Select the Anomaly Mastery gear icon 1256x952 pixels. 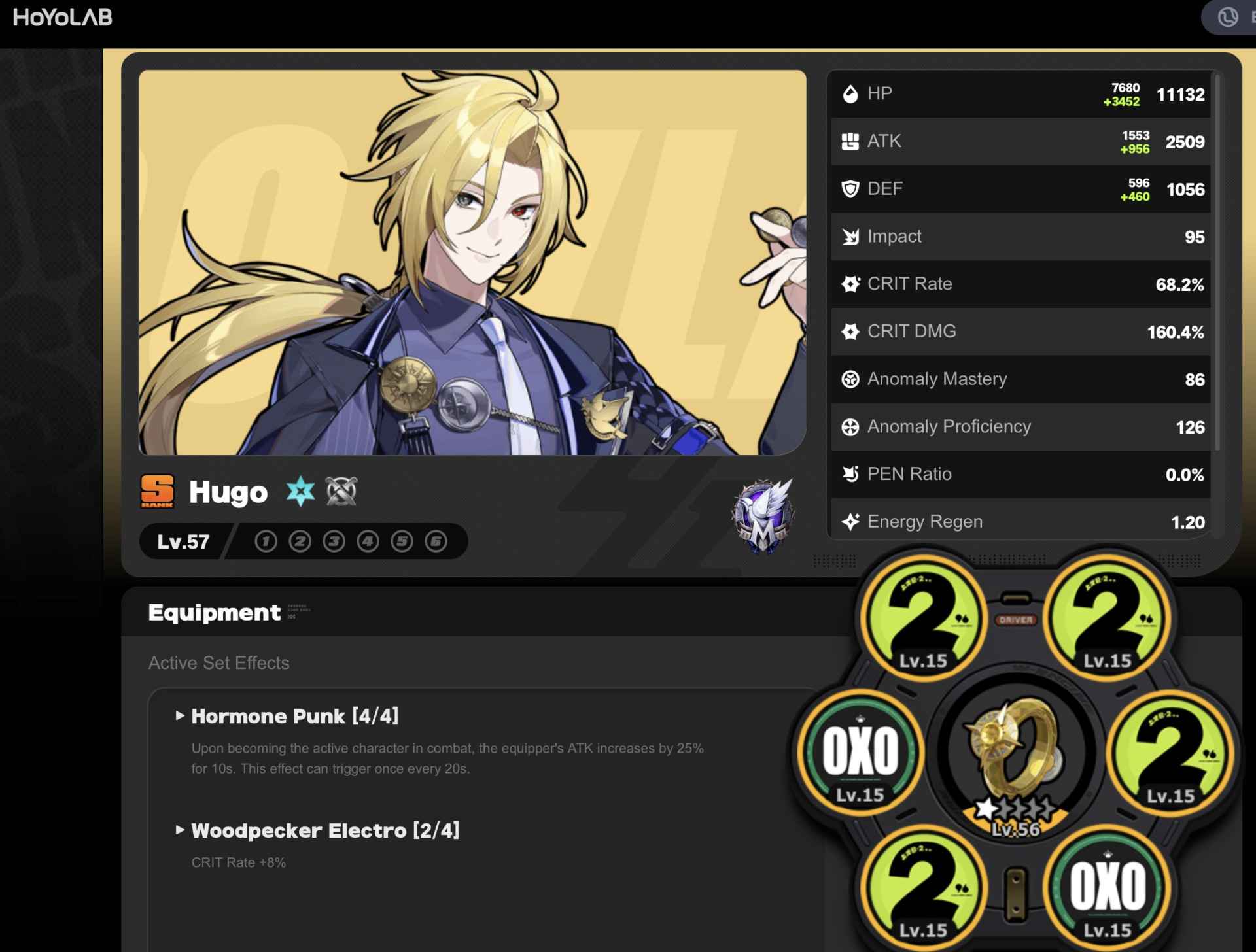pyautogui.click(x=849, y=379)
